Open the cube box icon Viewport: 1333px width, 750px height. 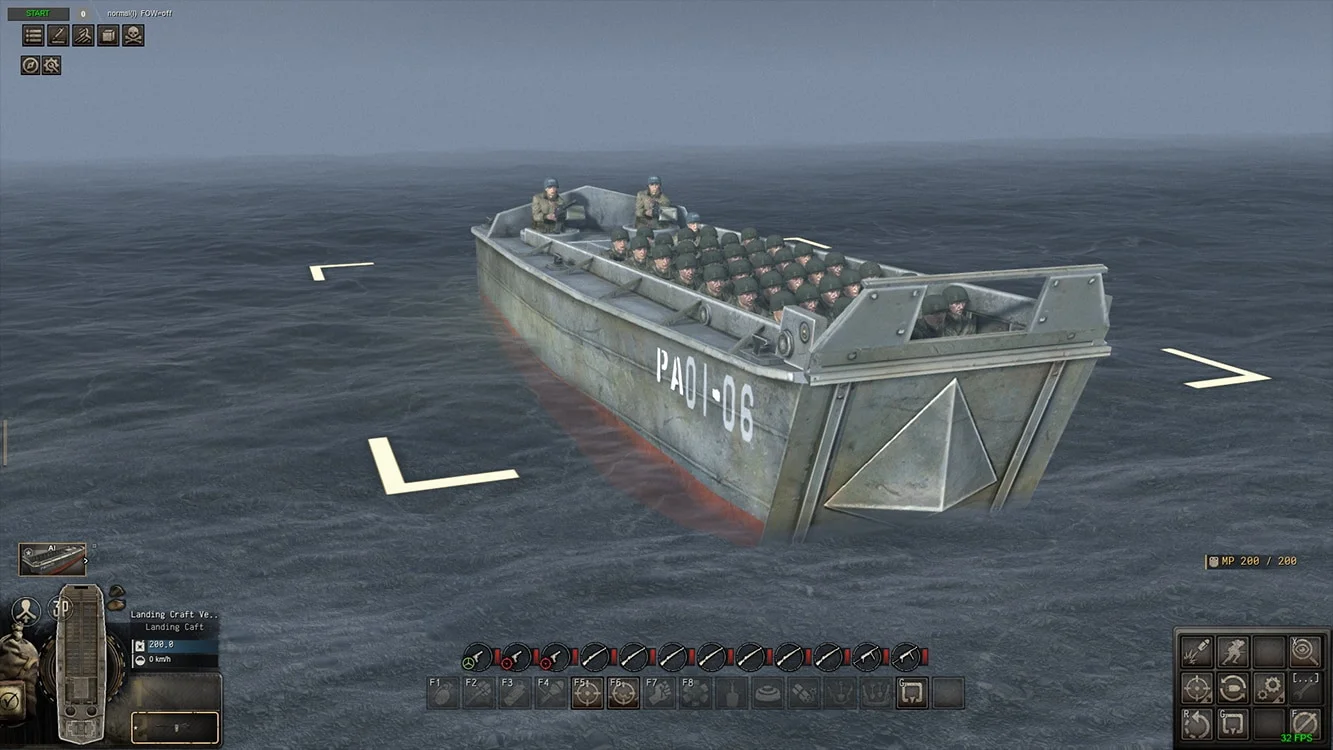(108, 36)
